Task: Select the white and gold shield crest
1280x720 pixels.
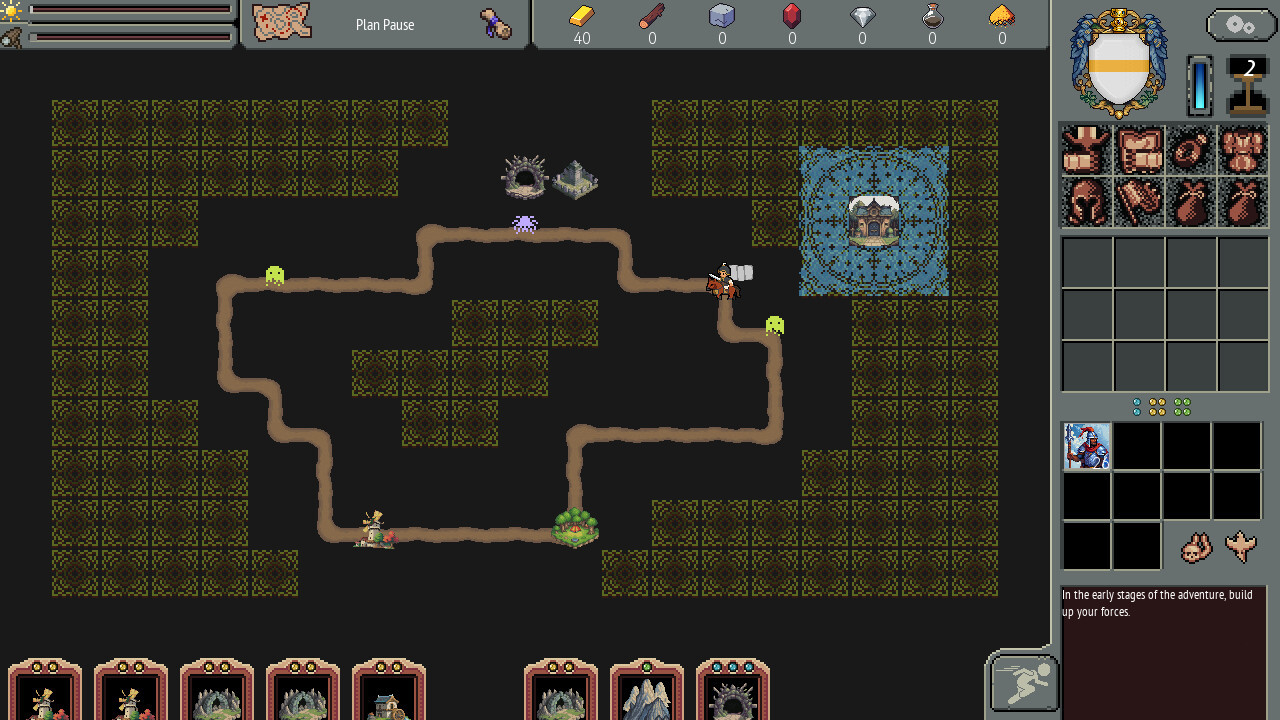Action: [1118, 65]
